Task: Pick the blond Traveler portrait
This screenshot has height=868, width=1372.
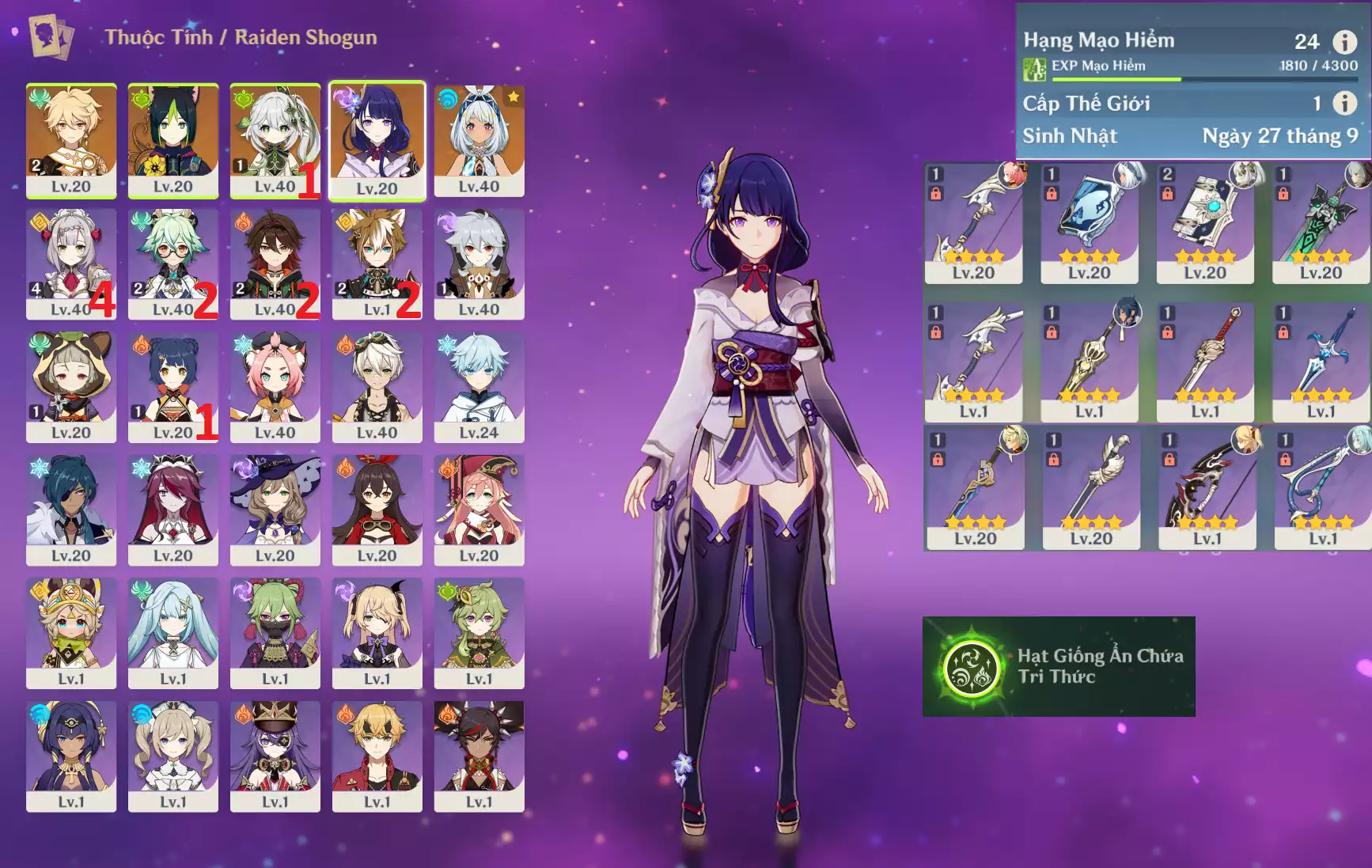Action: click(x=71, y=140)
